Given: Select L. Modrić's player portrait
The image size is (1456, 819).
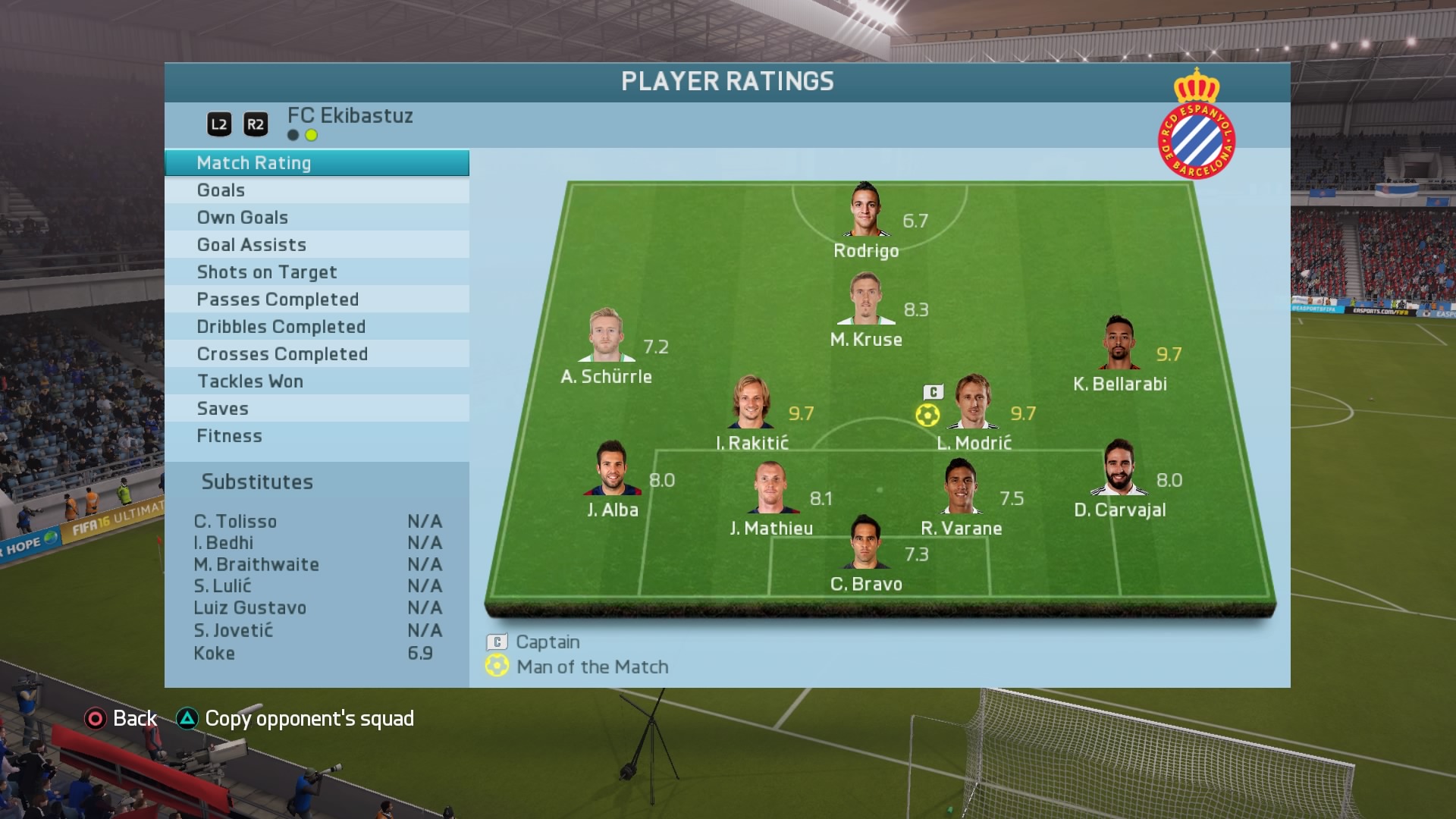Looking at the screenshot, I should pyautogui.click(x=974, y=402).
